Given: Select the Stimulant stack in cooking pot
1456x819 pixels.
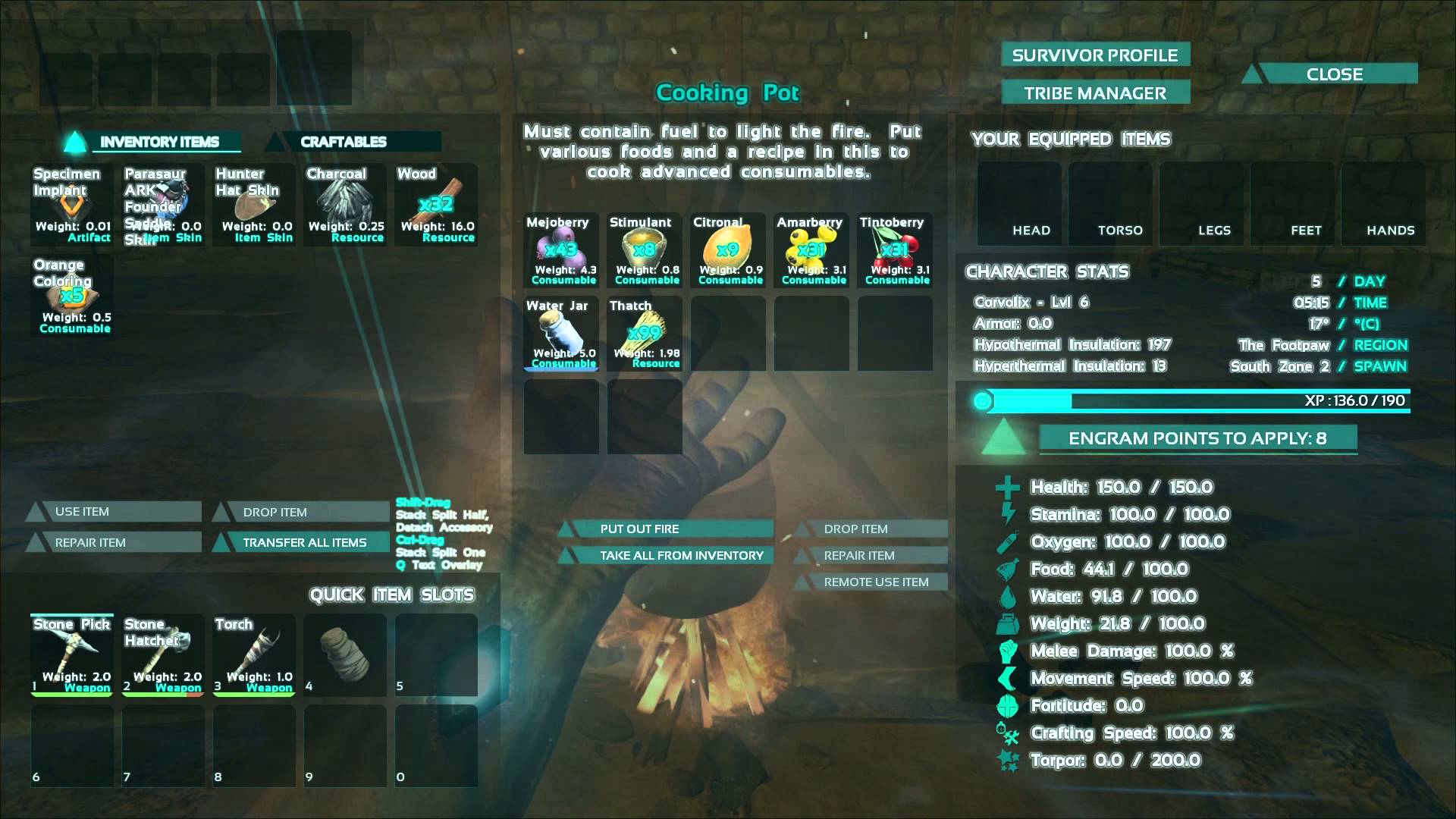Looking at the screenshot, I should point(645,251).
